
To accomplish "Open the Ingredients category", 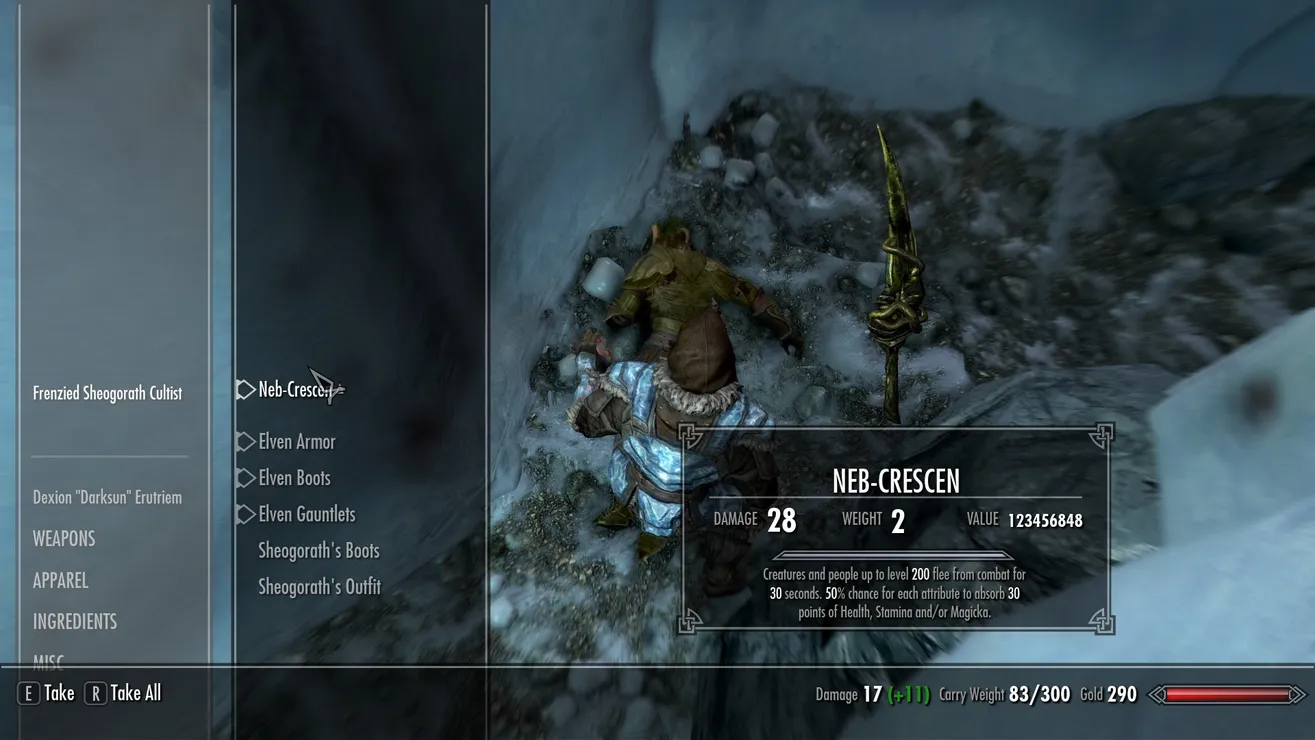I will [x=75, y=621].
